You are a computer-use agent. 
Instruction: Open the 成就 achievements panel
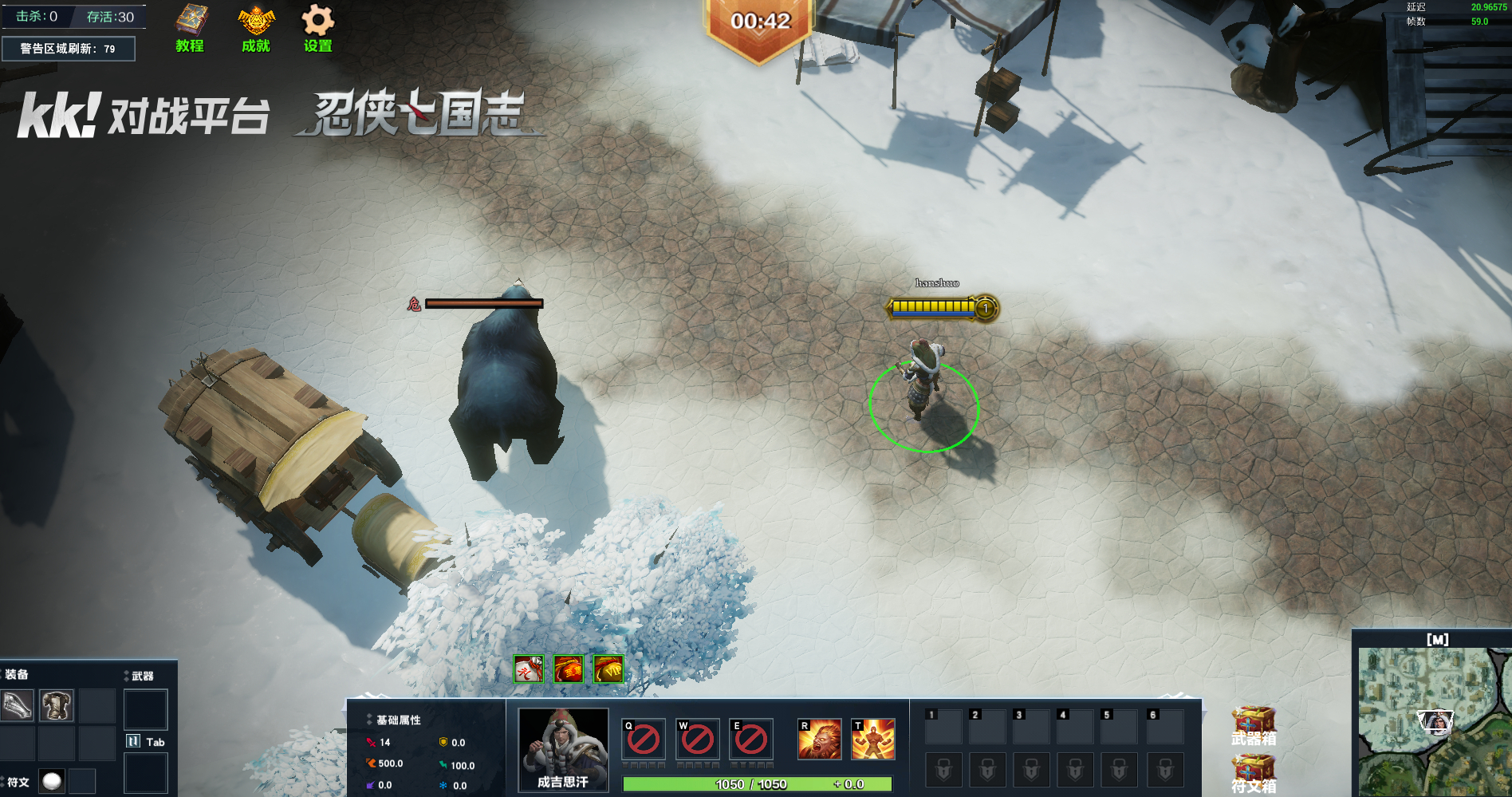pyautogui.click(x=256, y=28)
